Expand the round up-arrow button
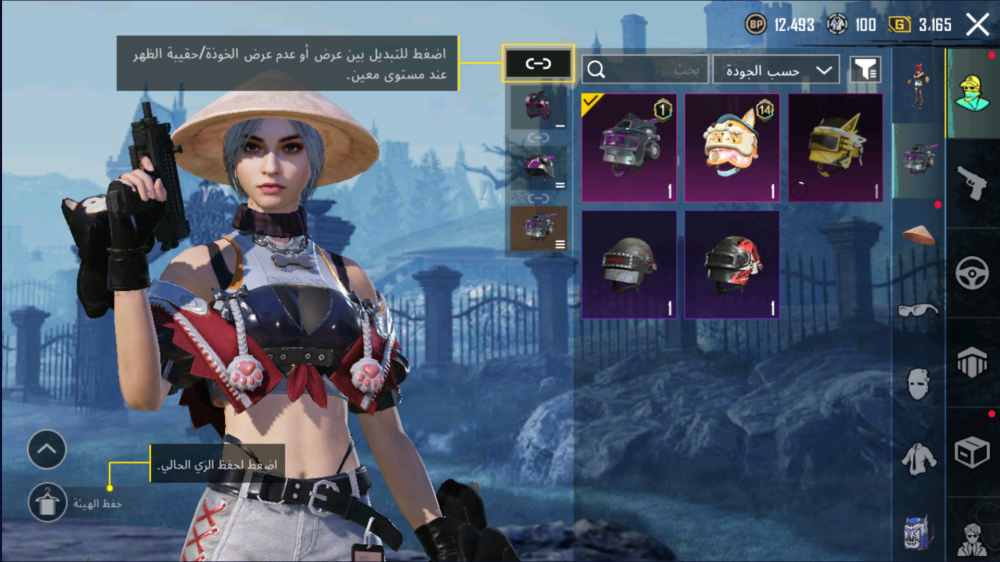Image resolution: width=1000 pixels, height=562 pixels. pos(47,450)
